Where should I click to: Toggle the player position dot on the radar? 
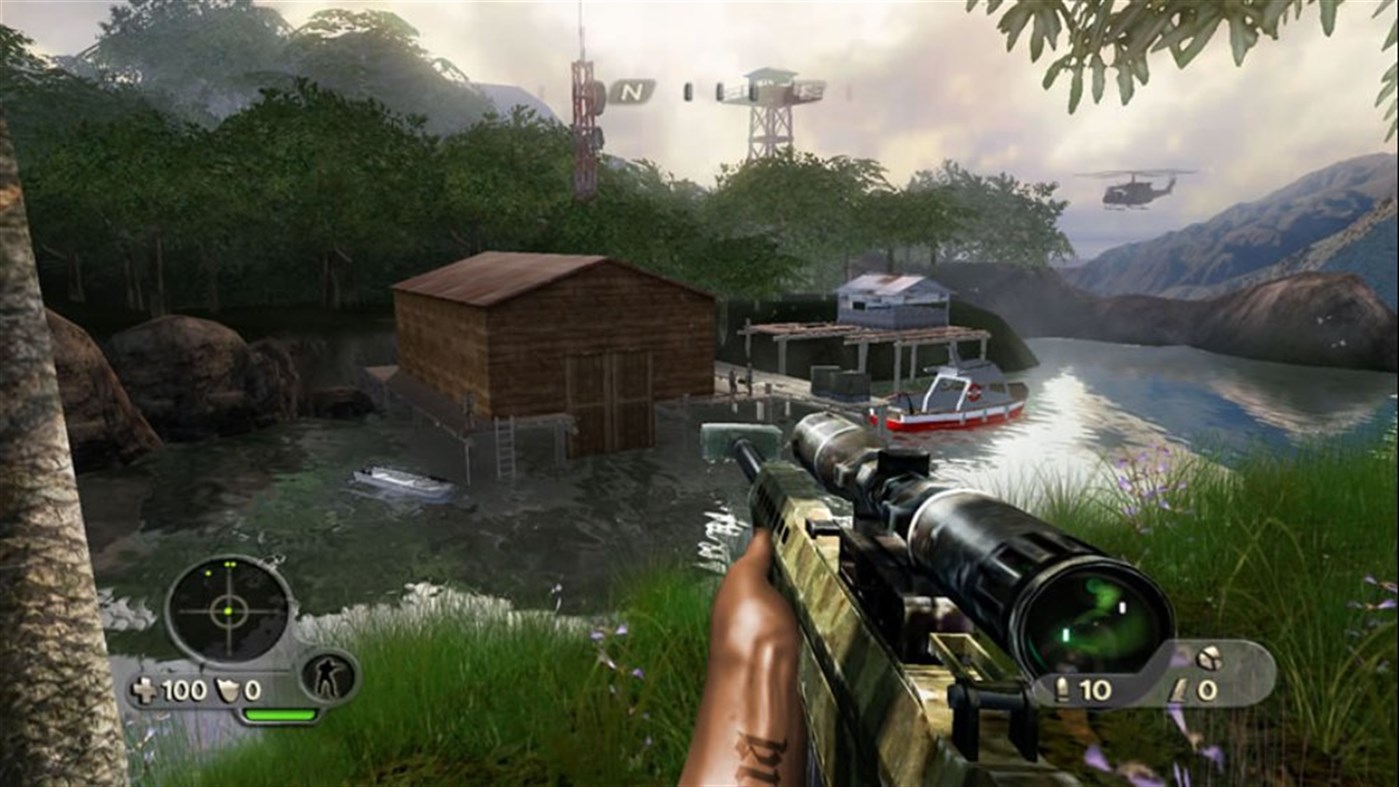click(227, 611)
